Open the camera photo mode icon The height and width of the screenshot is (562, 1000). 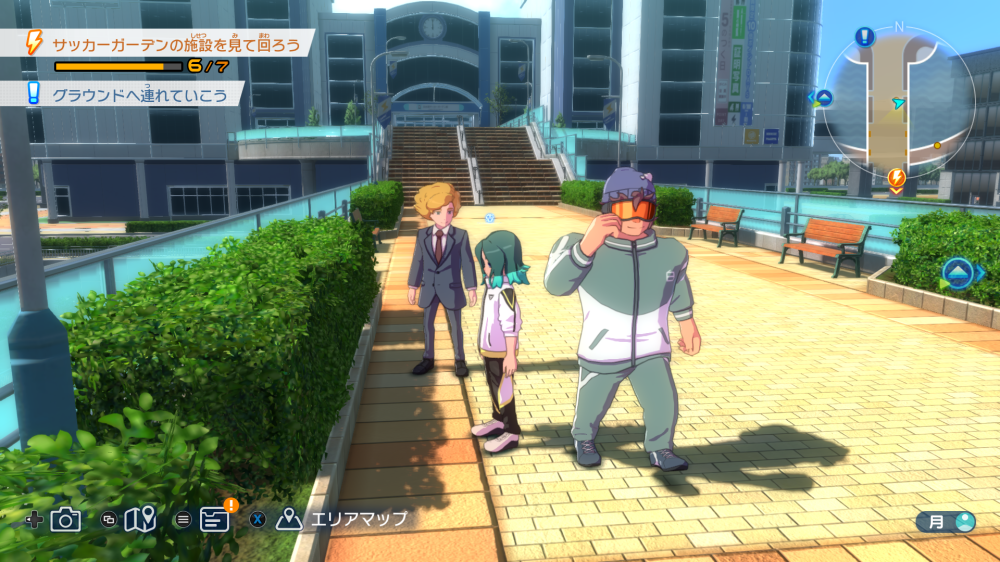(66, 519)
